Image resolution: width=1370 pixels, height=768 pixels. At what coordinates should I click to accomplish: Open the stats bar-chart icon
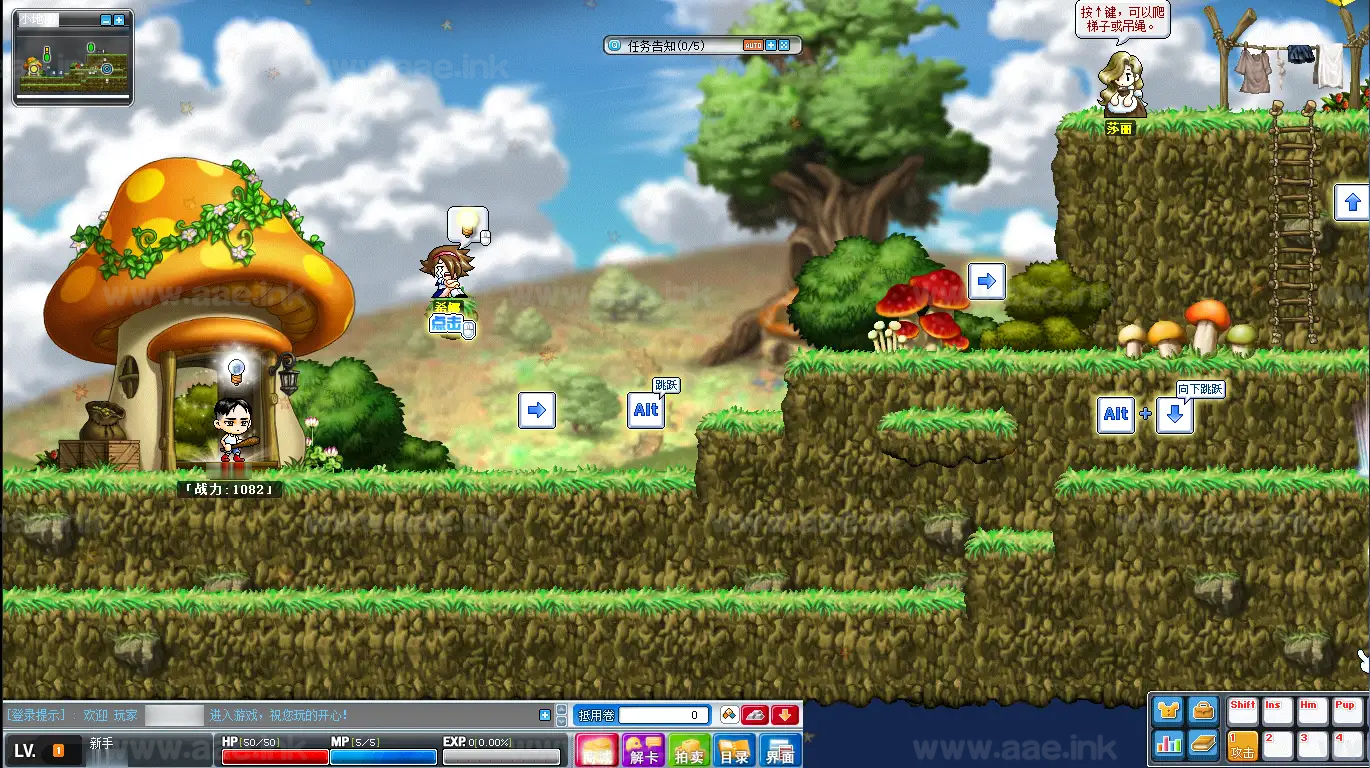[x=1168, y=743]
